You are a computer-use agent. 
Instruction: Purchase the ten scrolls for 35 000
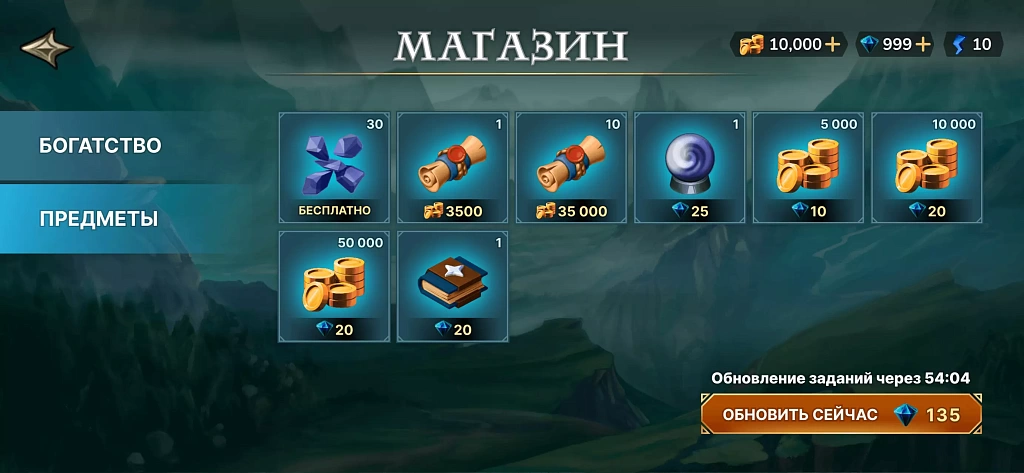coord(571,167)
